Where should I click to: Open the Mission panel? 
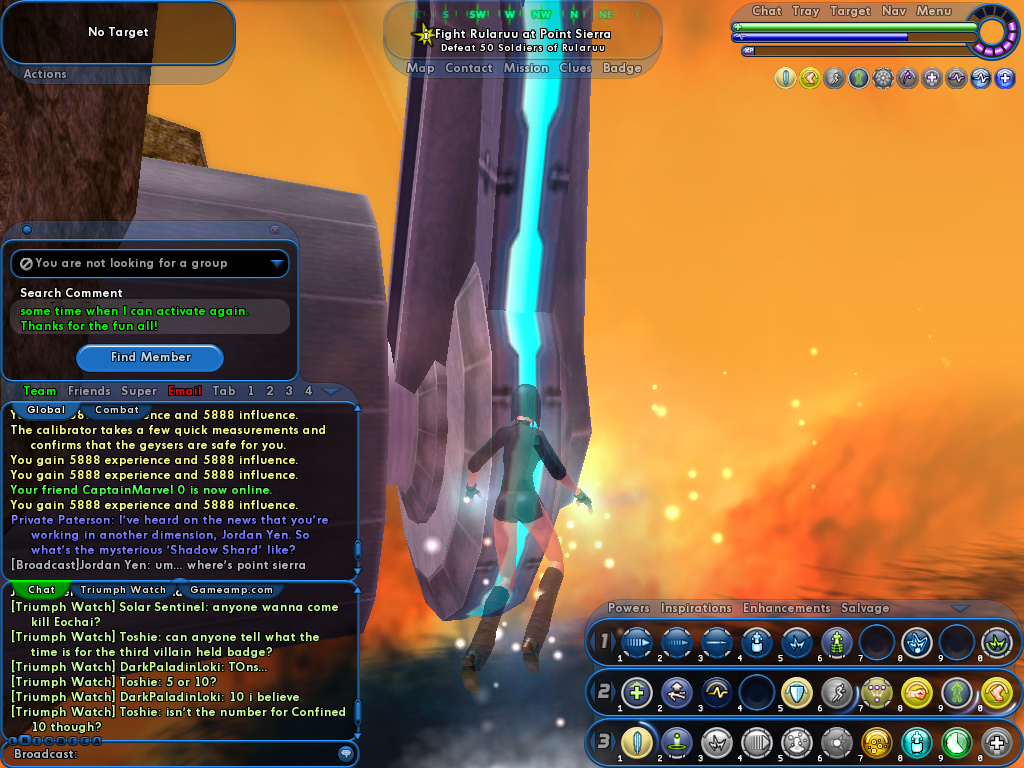tap(526, 68)
